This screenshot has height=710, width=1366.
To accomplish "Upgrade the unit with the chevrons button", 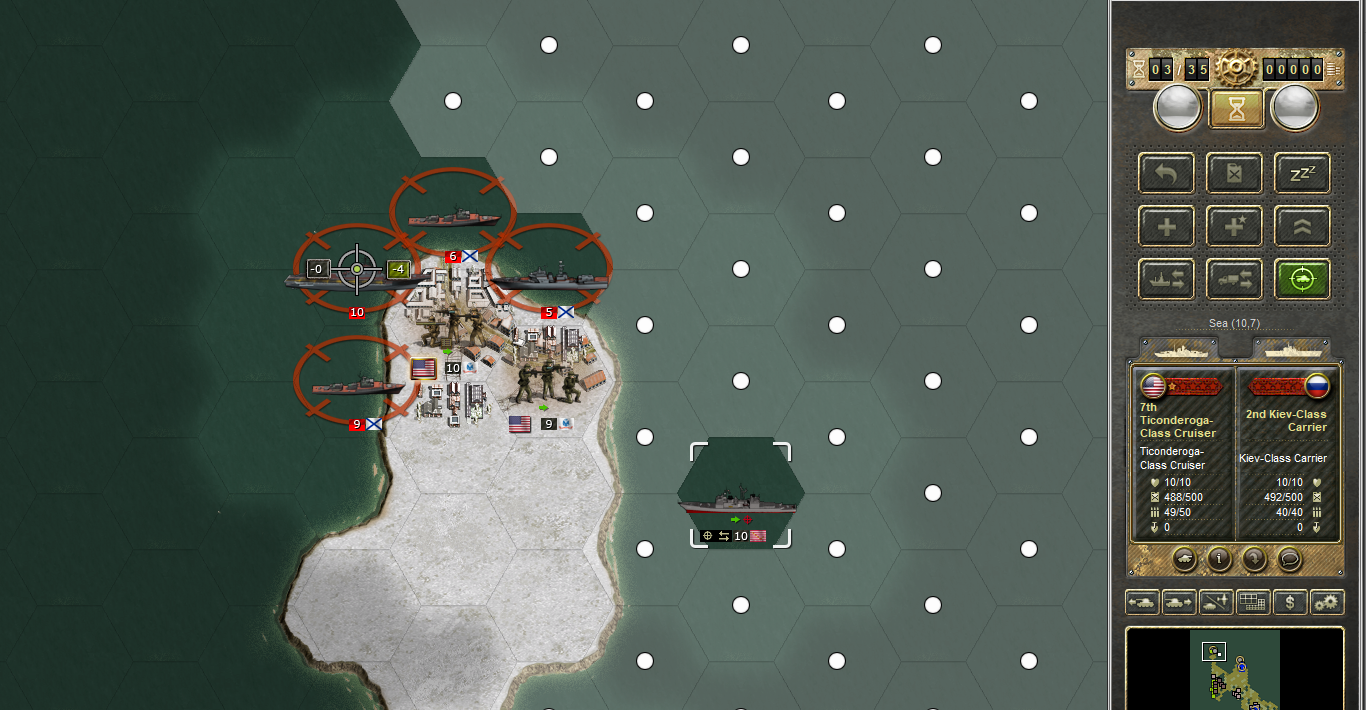I will tap(1302, 227).
